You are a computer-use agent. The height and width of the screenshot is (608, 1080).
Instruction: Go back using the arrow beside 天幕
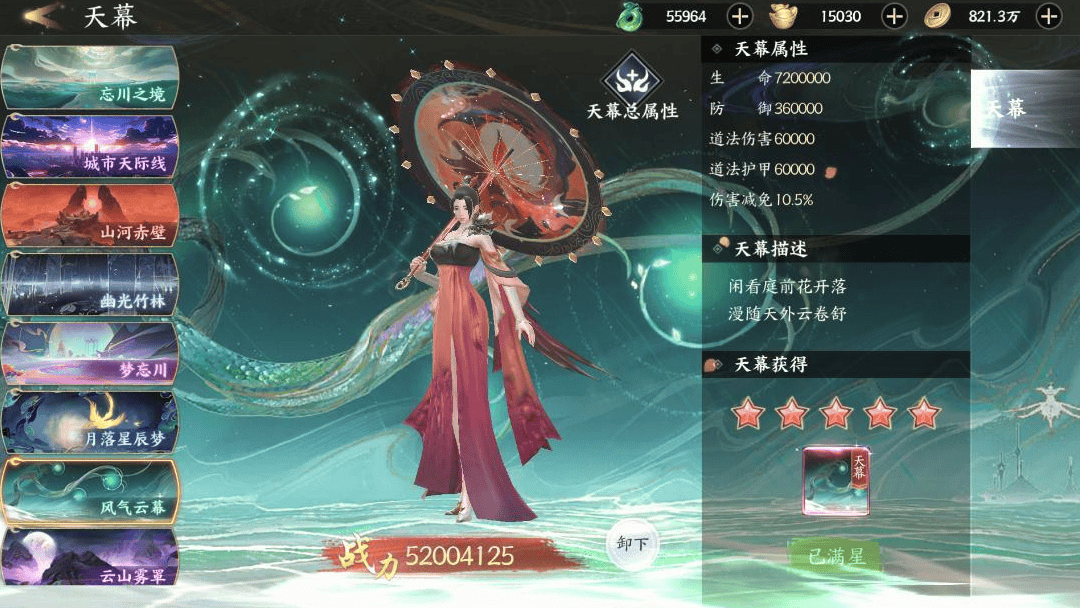pos(40,16)
